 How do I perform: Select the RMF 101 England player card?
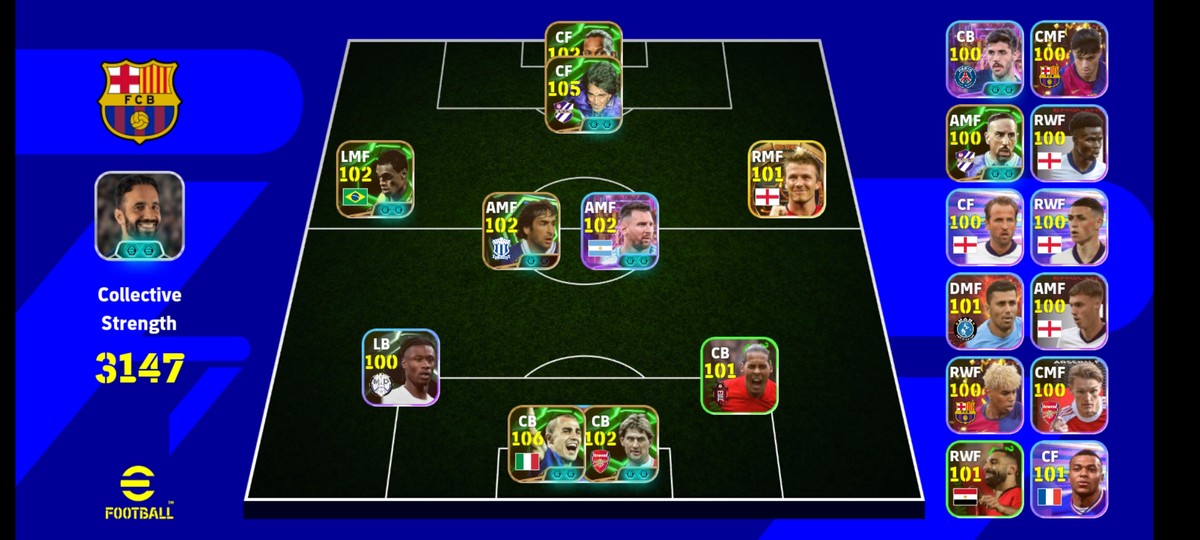pyautogui.click(x=787, y=180)
